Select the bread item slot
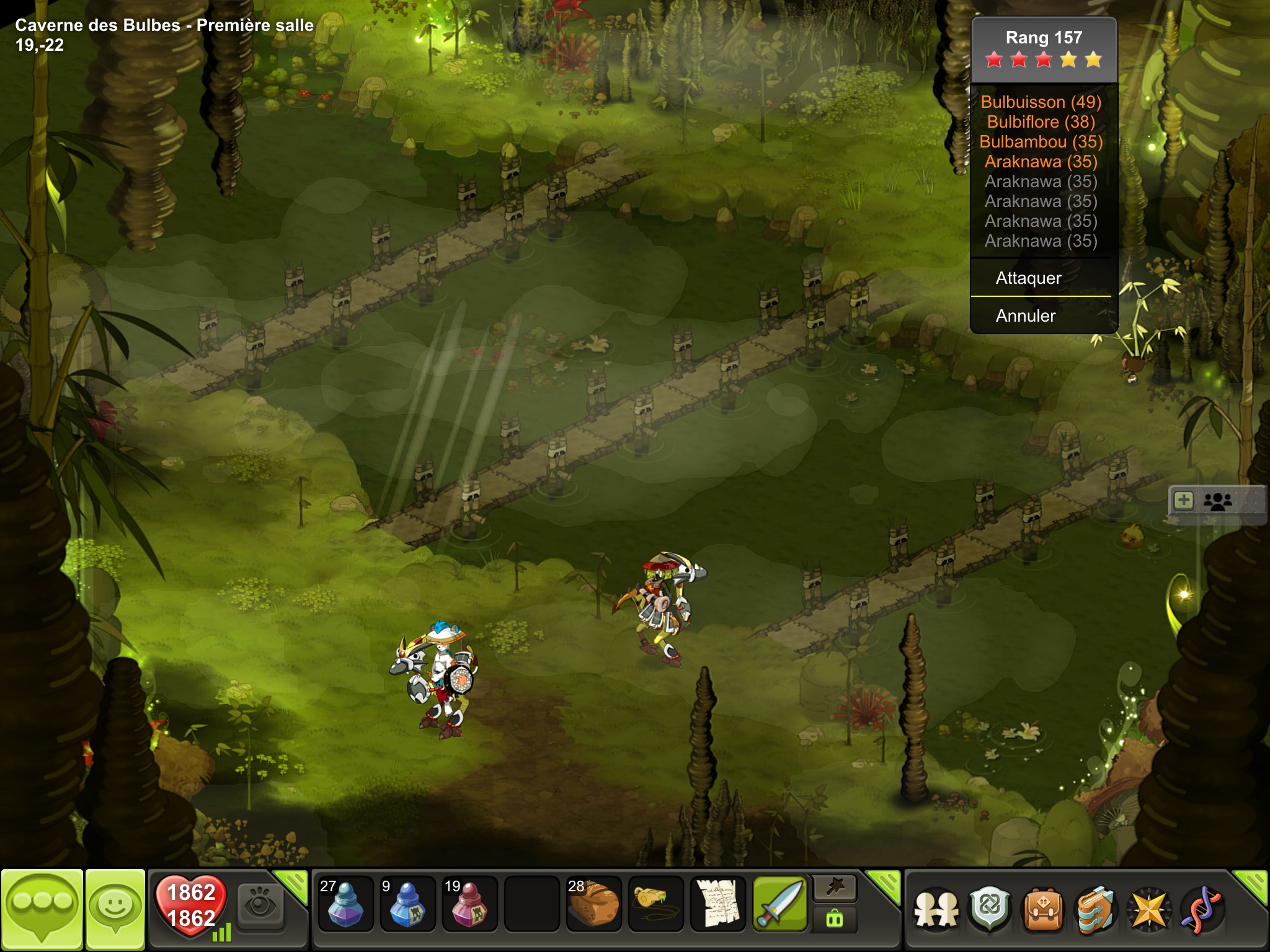Image resolution: width=1270 pixels, height=952 pixels. [593, 904]
